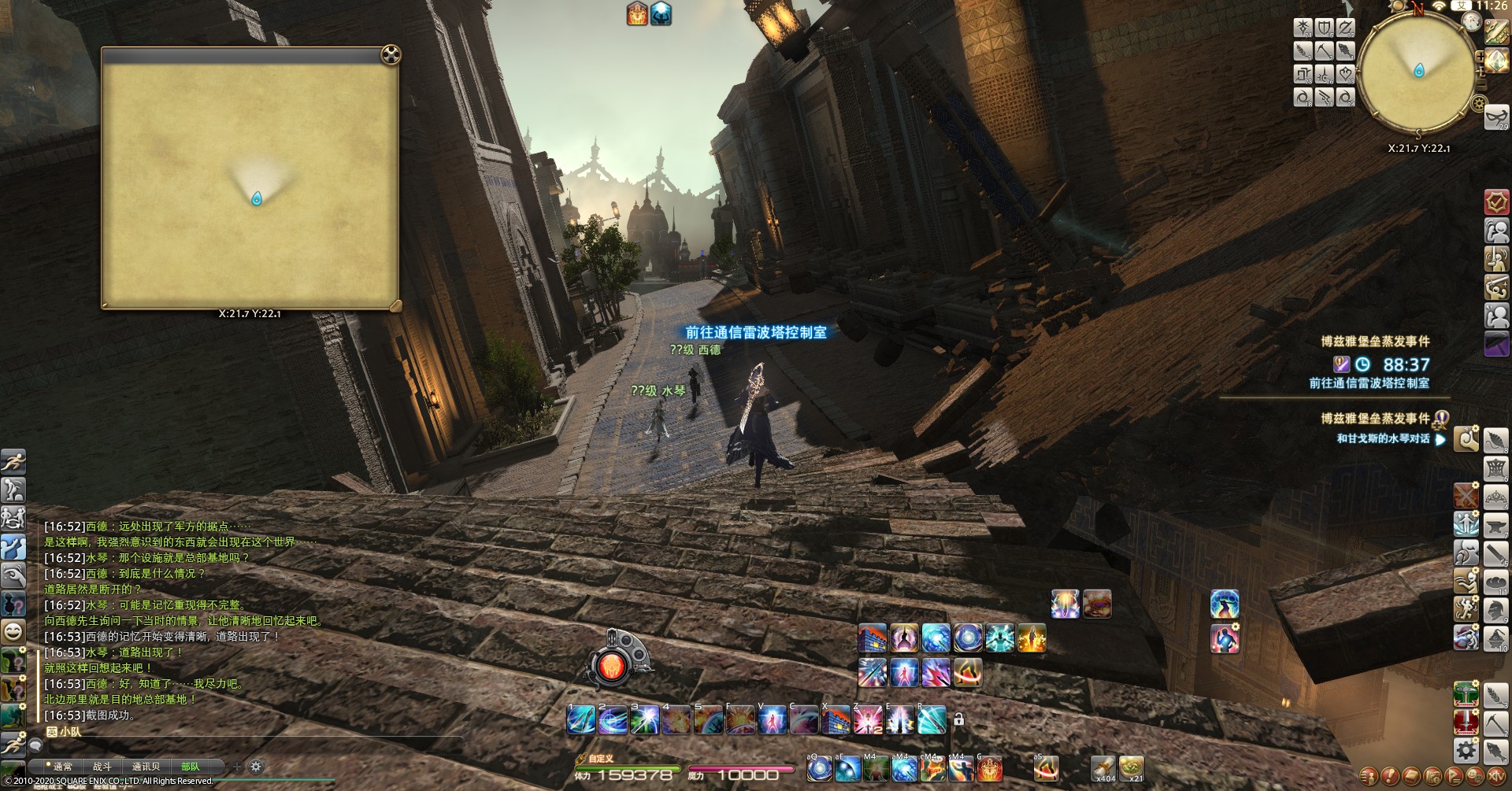
Task: Select the green 部队 chat tab
Action: pyautogui.click(x=190, y=766)
